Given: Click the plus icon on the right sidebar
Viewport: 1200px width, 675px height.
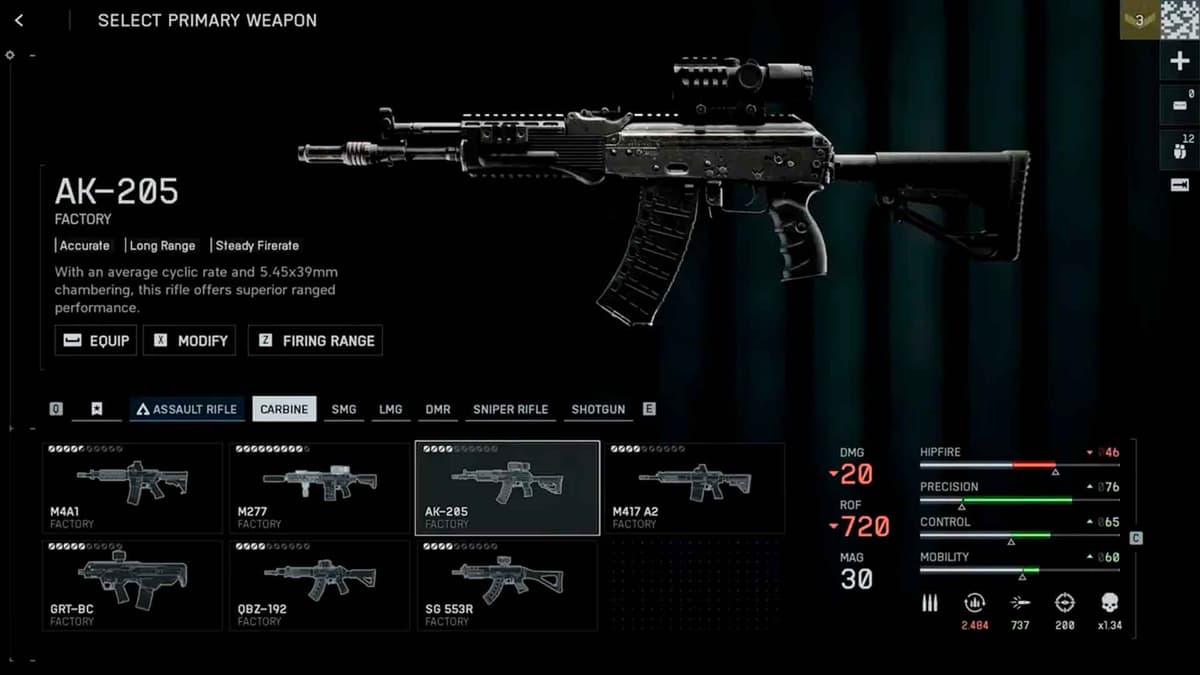Looking at the screenshot, I should point(1179,62).
